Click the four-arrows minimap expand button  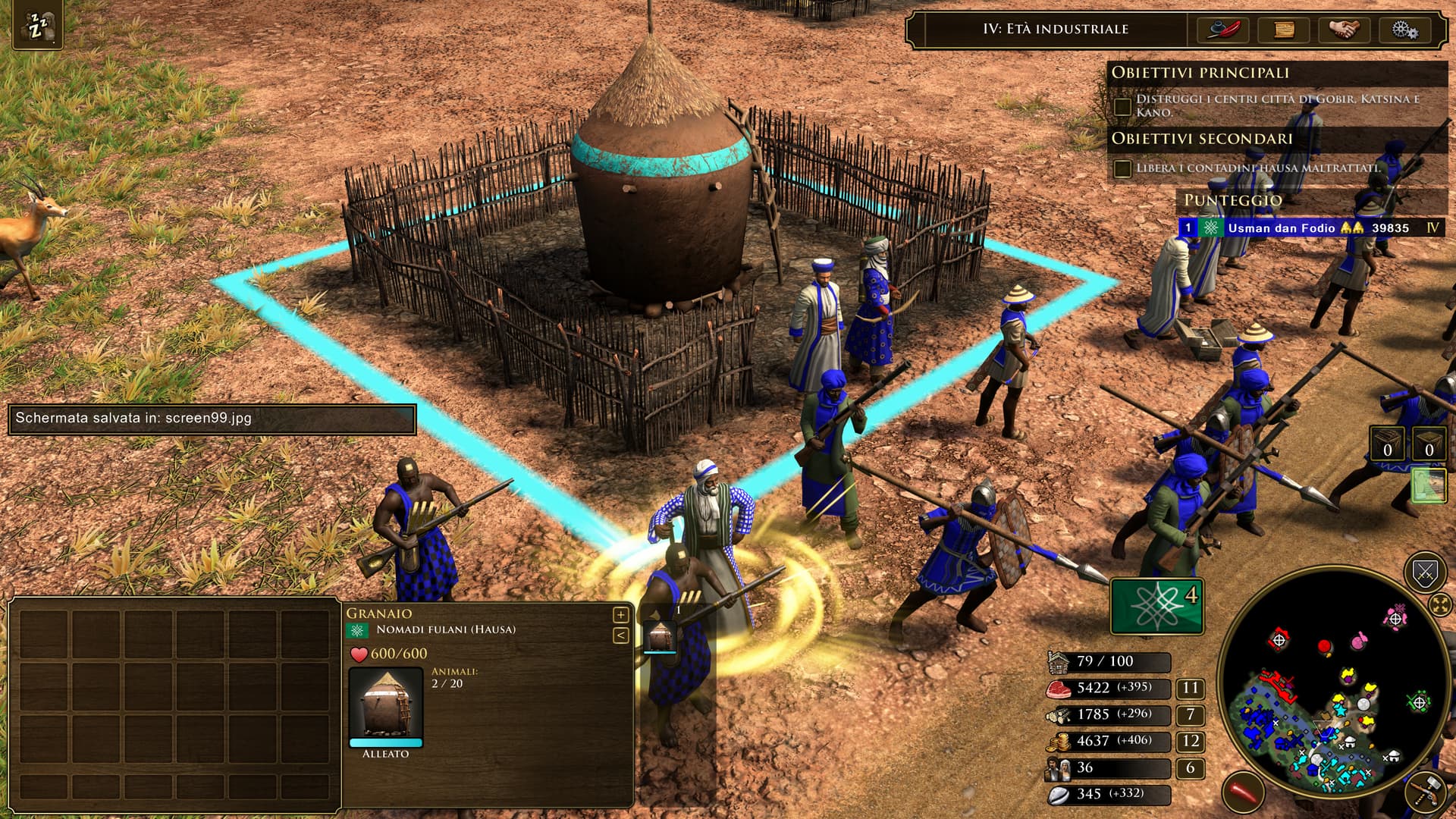pos(1440,604)
